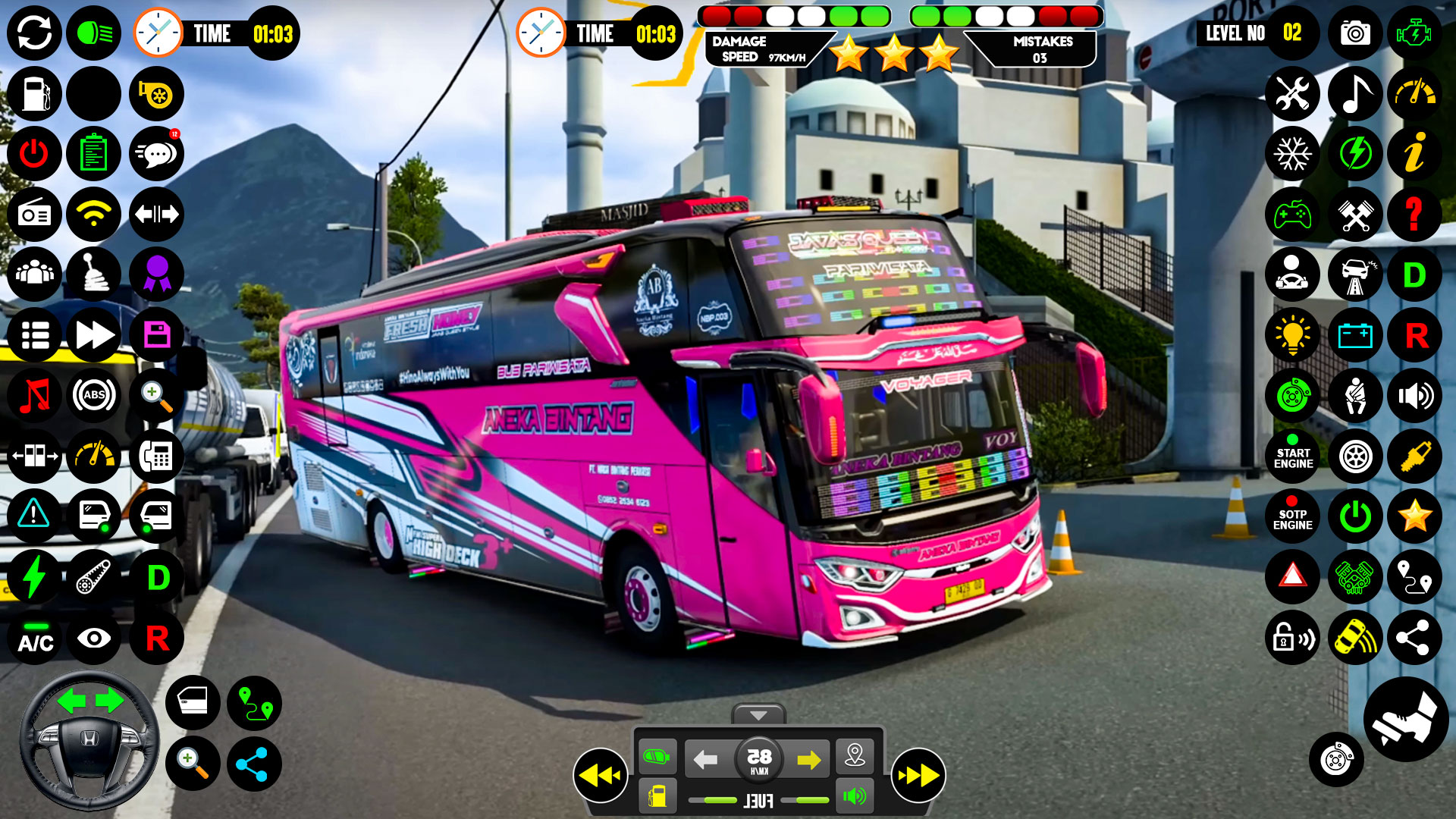Tap the map location pin icon
1456x819 pixels.
point(856,755)
